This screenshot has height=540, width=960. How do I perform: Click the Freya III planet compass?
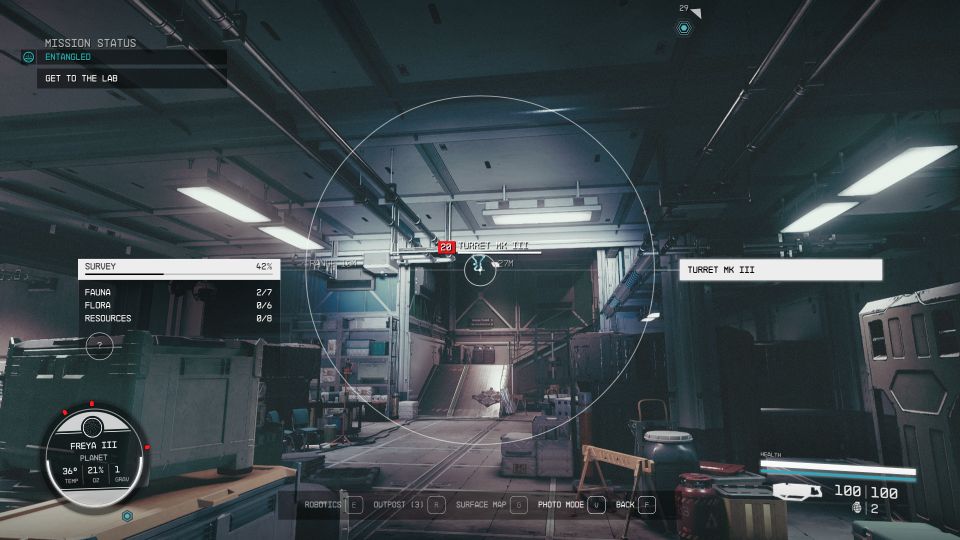pyautogui.click(x=96, y=453)
